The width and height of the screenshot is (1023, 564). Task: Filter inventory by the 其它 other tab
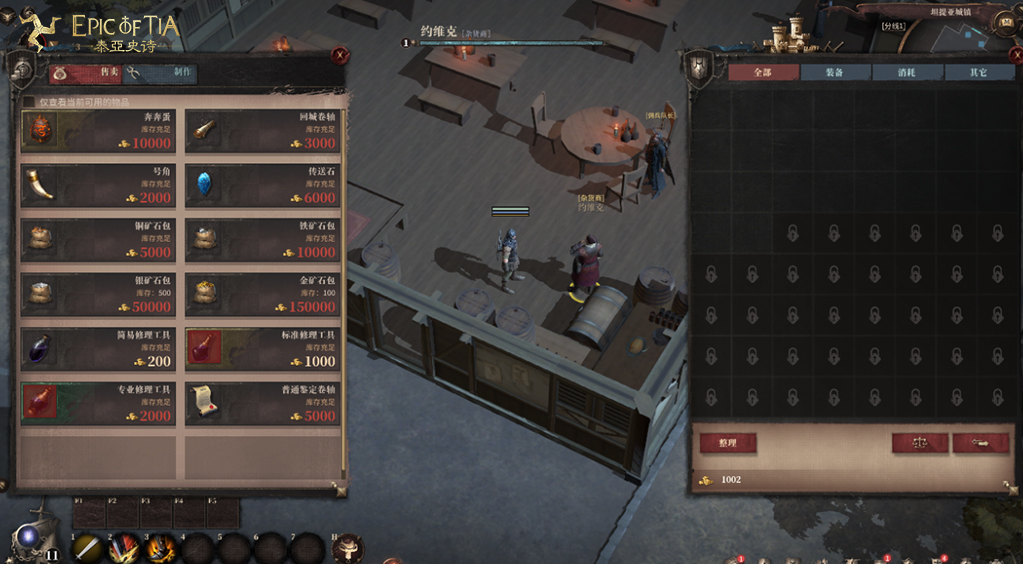tap(979, 72)
